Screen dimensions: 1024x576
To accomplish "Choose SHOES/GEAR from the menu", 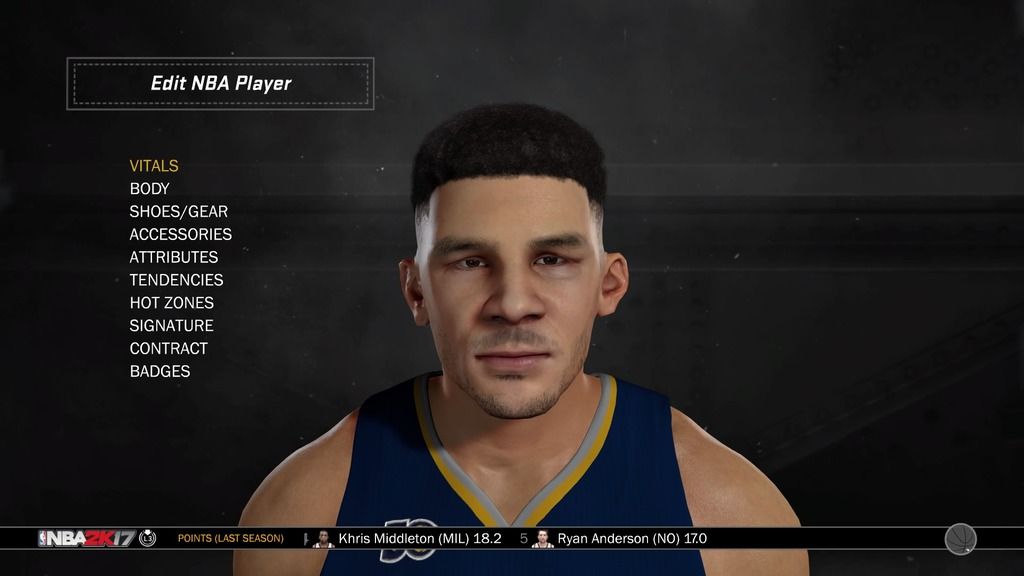I will [x=178, y=212].
